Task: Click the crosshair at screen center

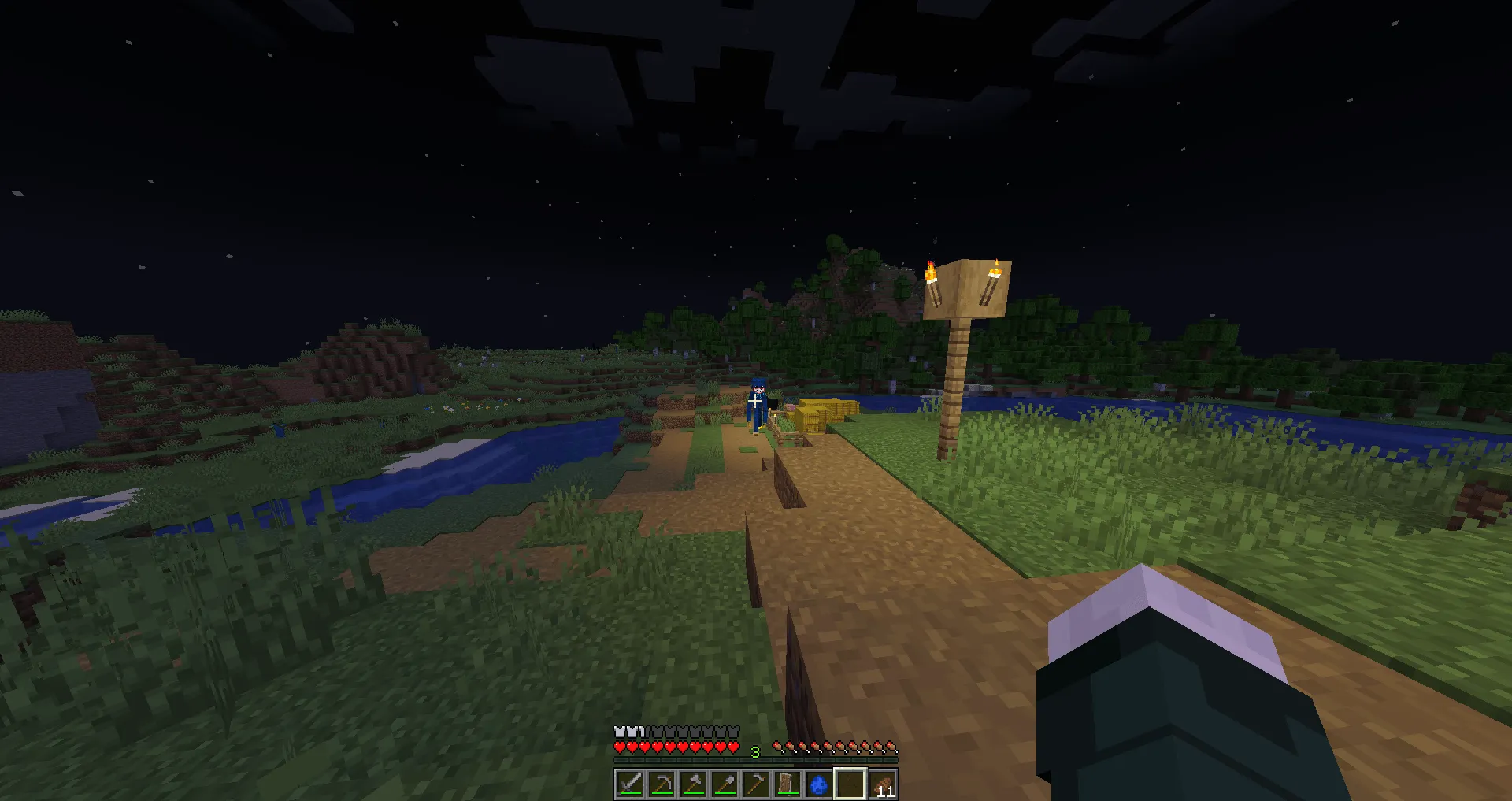Action: pos(756,400)
